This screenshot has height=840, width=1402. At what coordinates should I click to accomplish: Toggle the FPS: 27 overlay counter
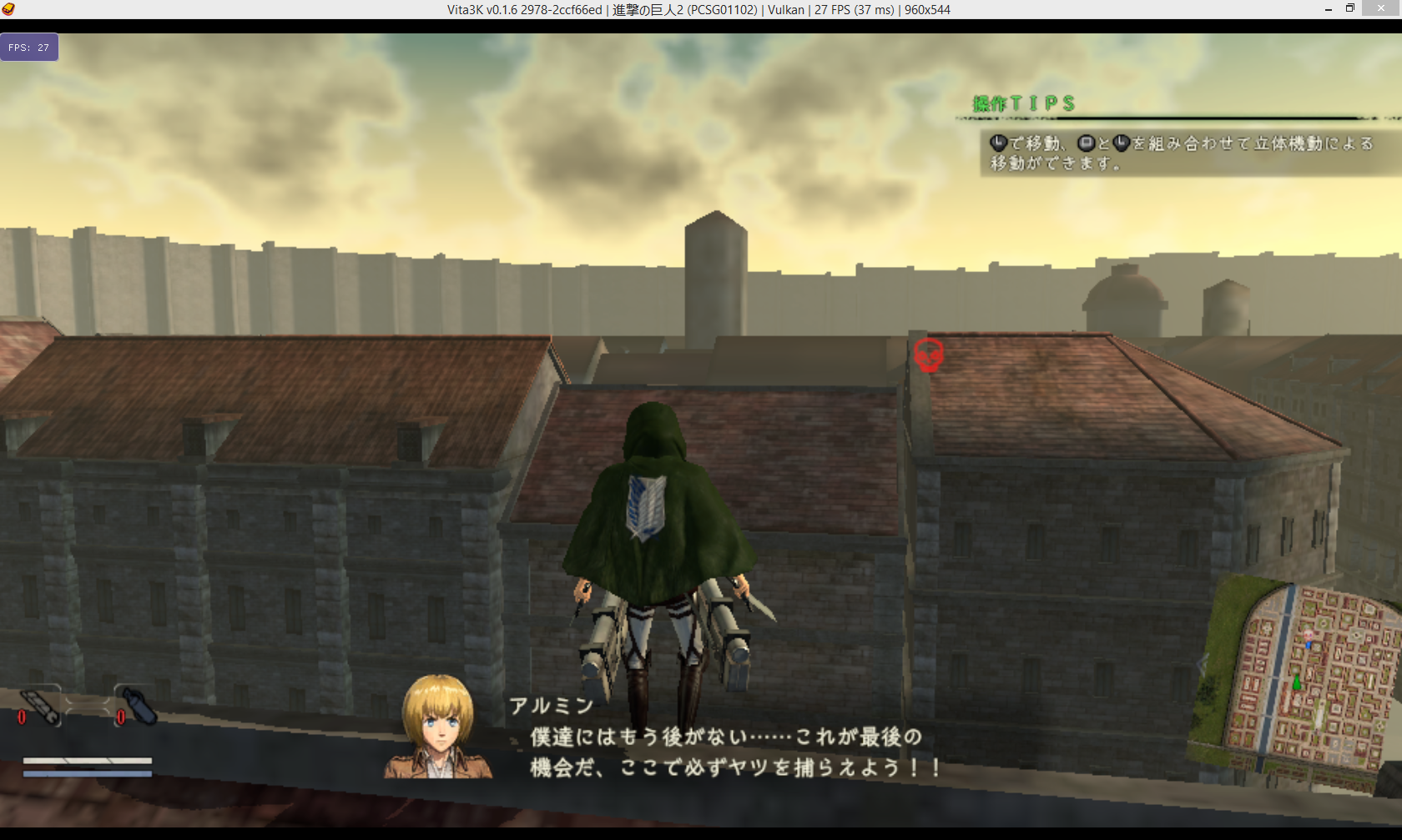[x=30, y=47]
